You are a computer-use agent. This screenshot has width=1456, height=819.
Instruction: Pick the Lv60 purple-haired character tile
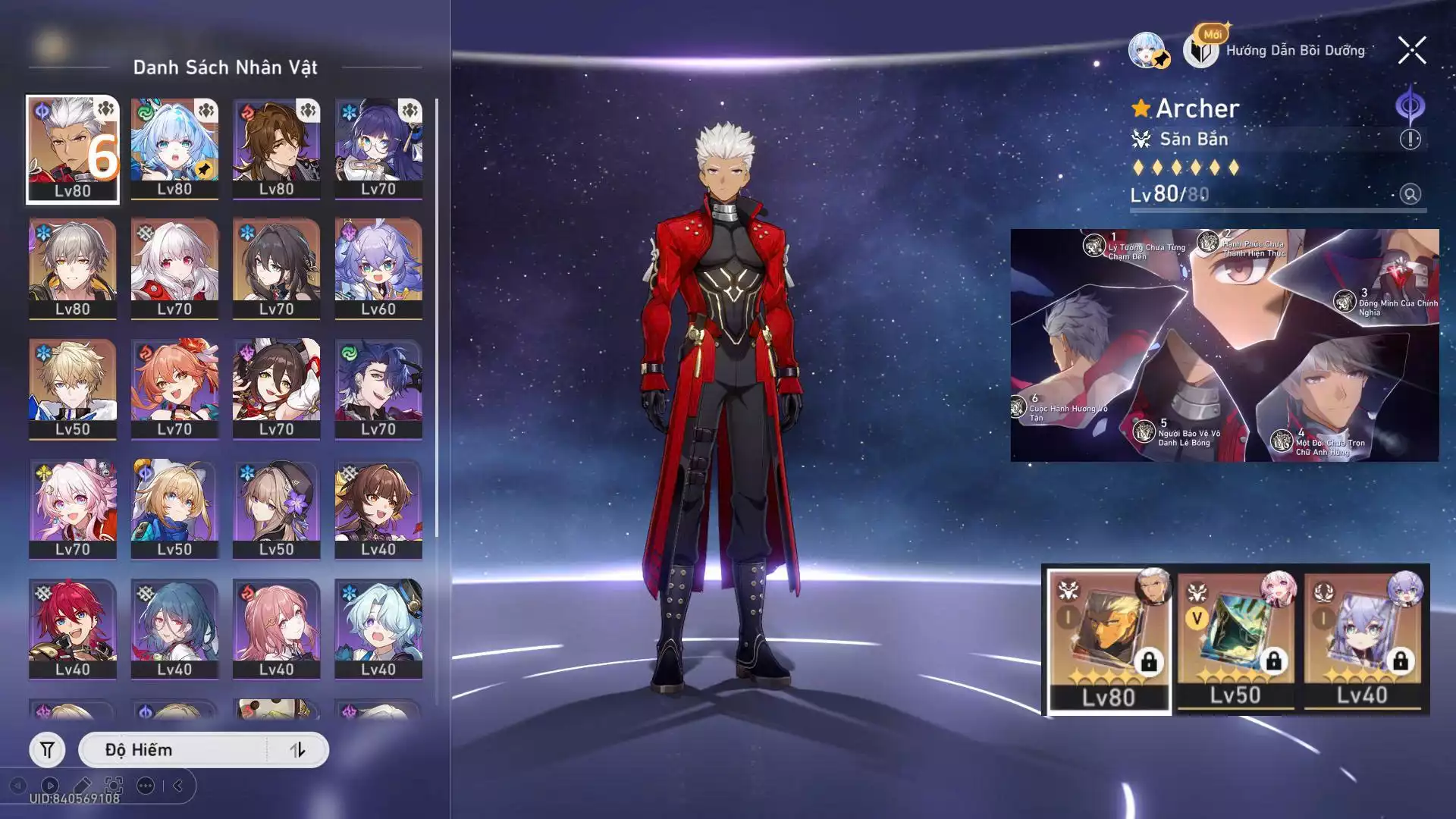pos(378,268)
